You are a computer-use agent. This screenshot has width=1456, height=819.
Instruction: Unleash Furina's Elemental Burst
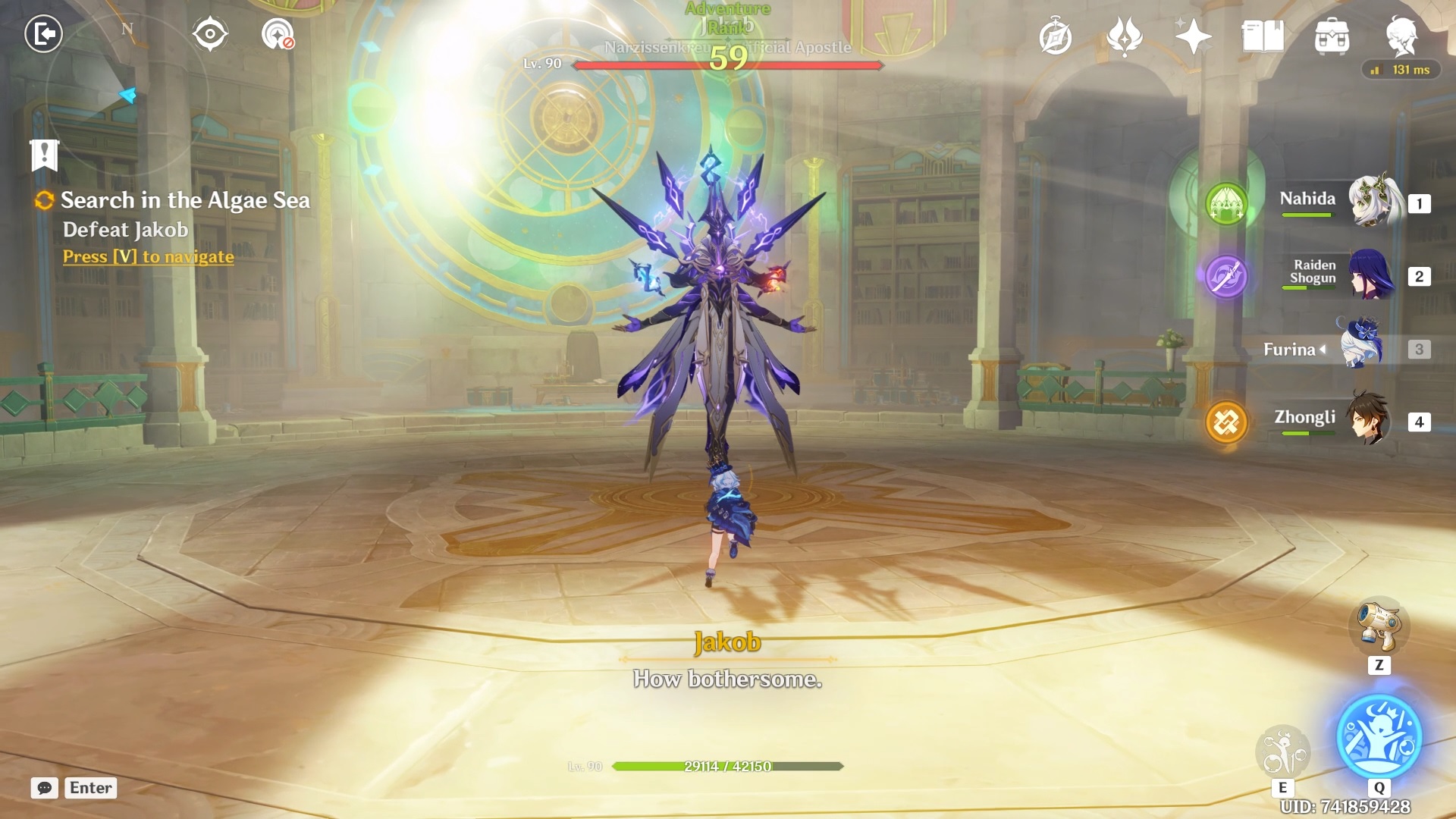click(1379, 736)
